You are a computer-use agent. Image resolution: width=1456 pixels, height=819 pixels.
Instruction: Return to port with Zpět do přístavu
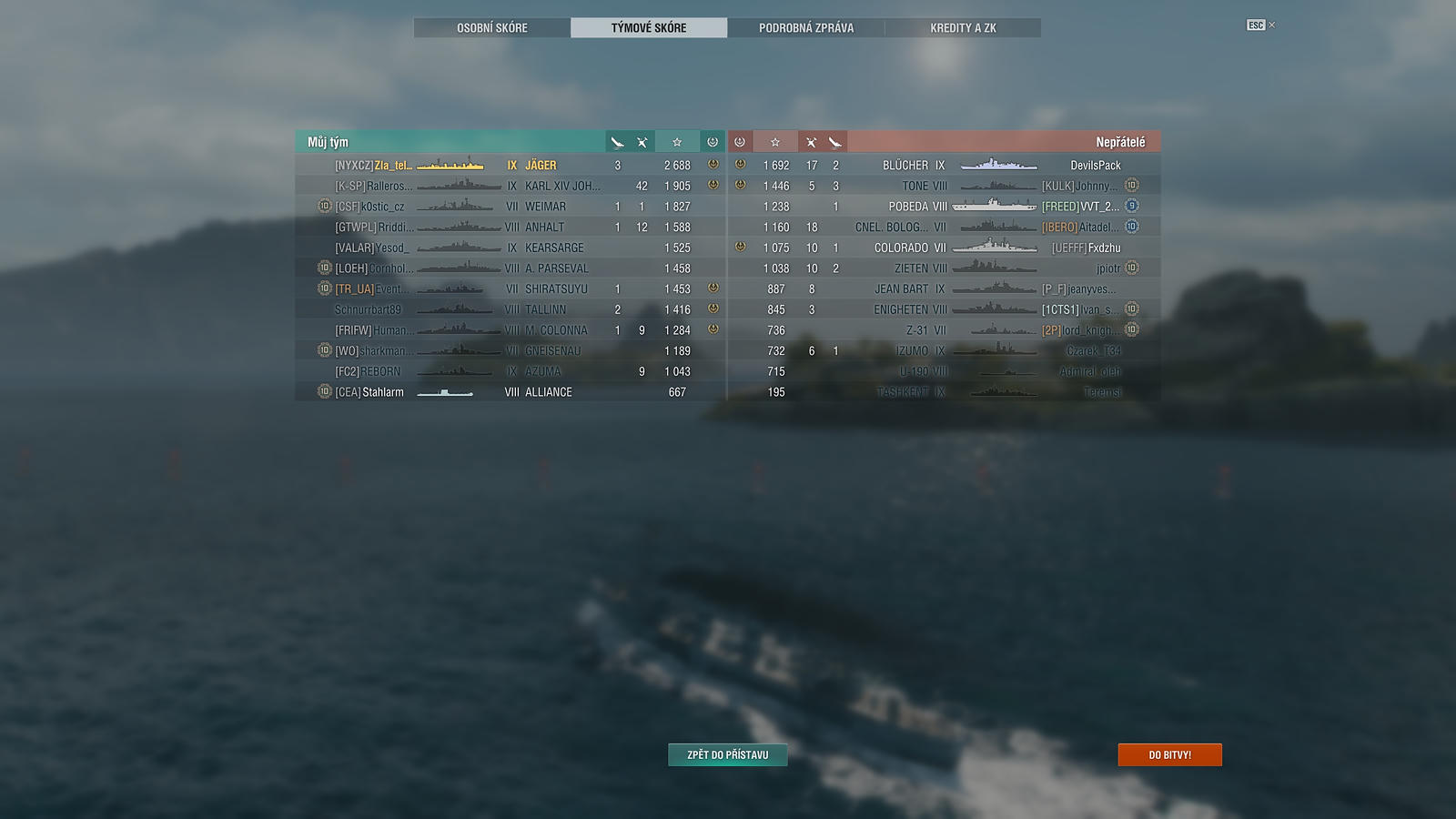(x=728, y=754)
